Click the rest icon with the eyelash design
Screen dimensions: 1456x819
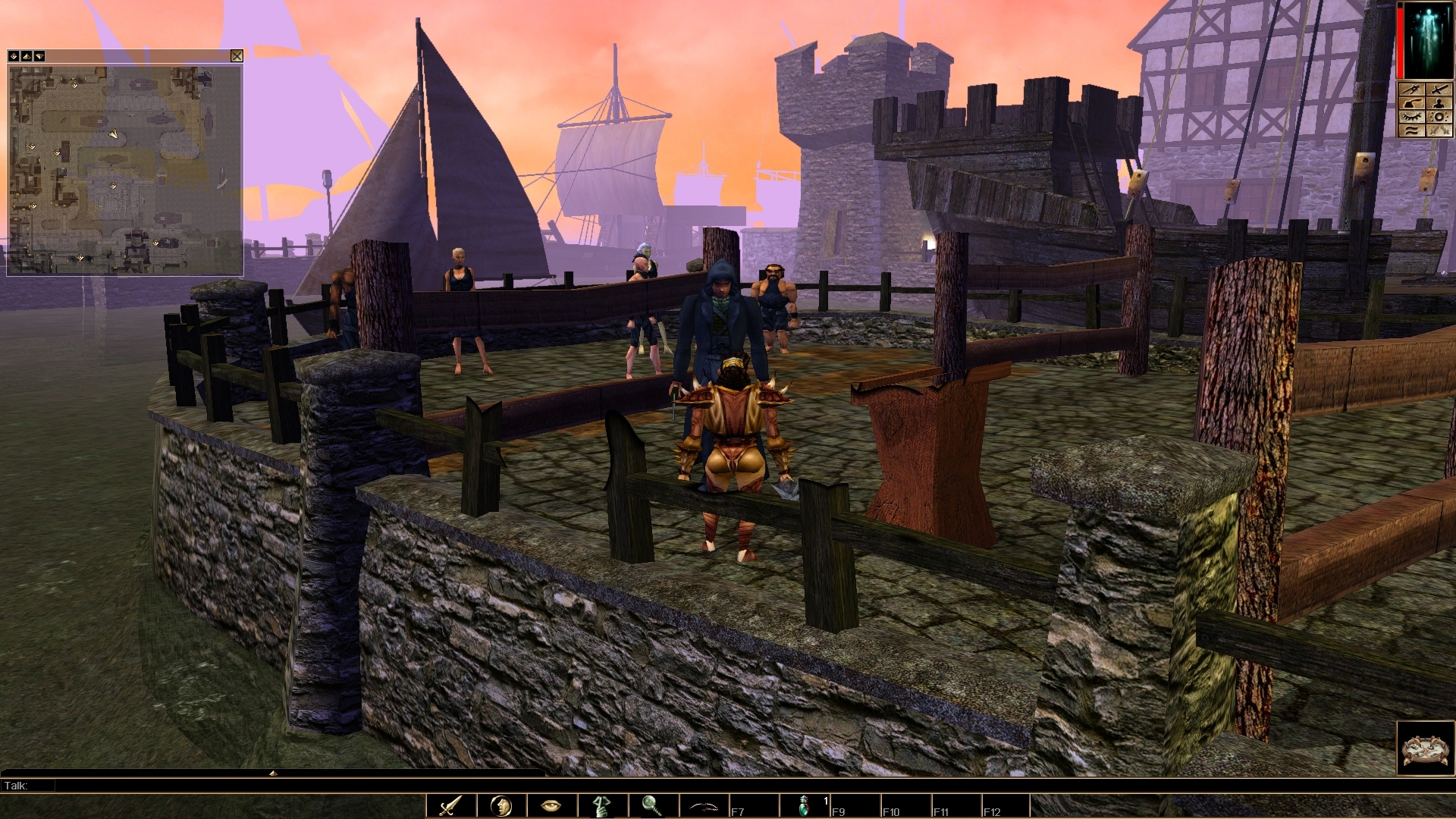pos(1411,116)
